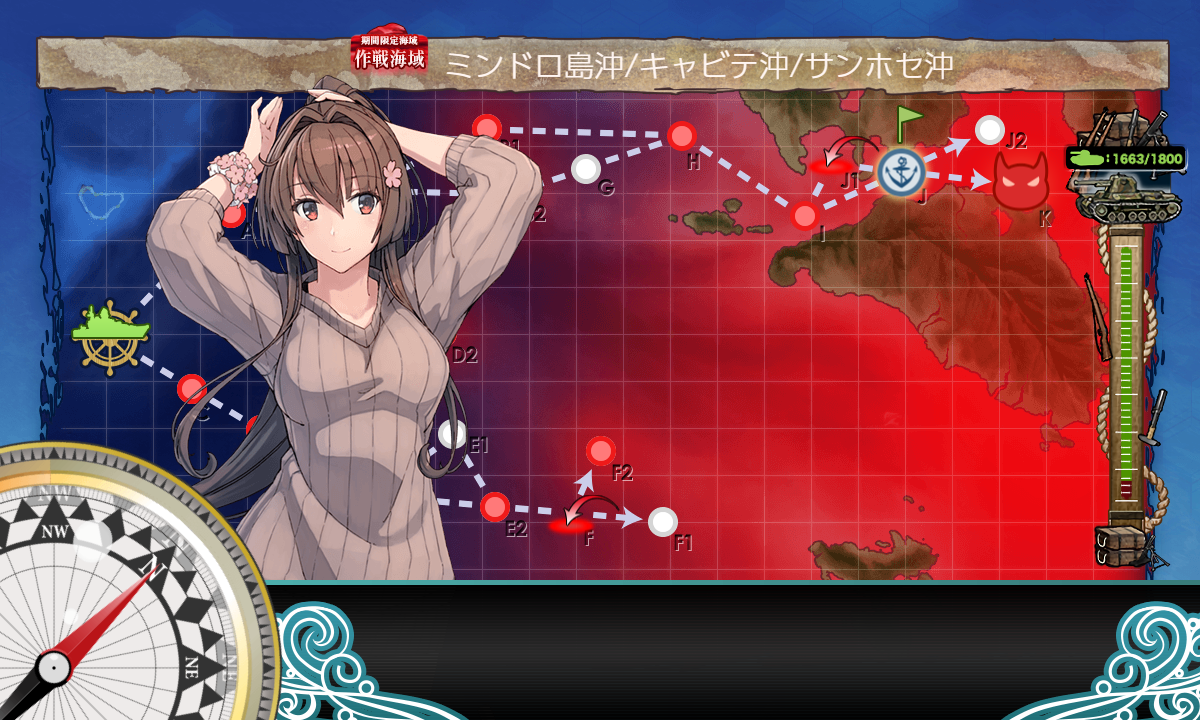Click red map node C

click(192, 388)
